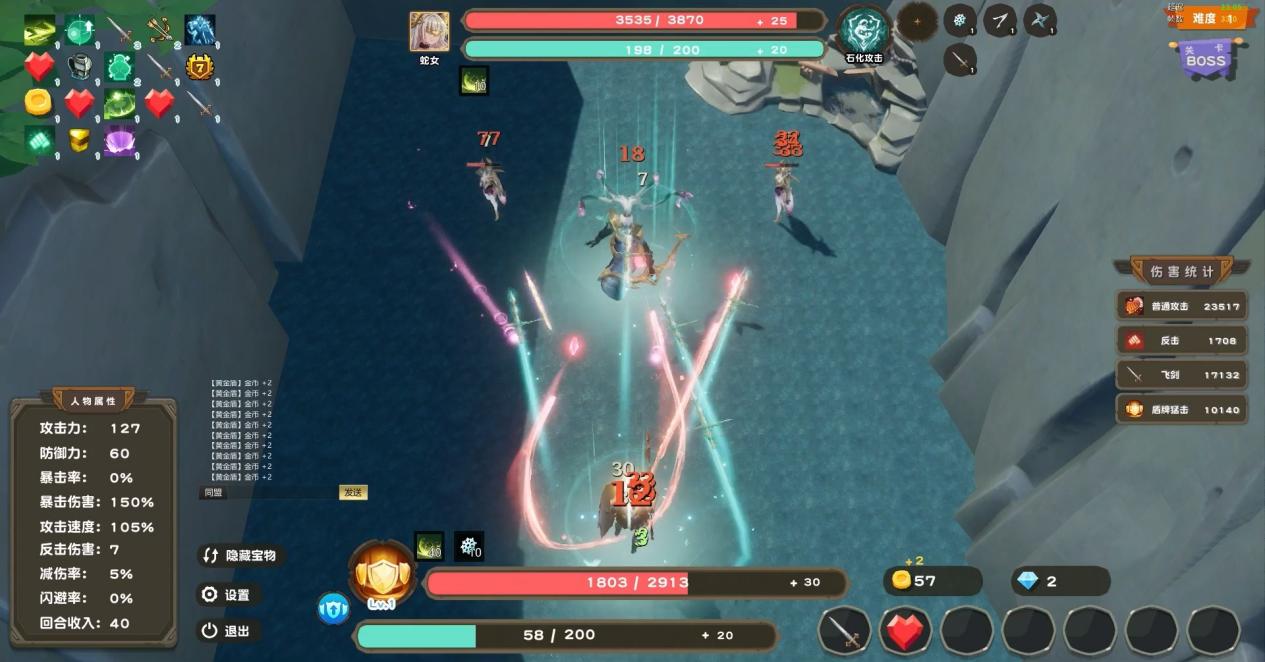1265x662 pixels.
Task: Click the purple BOSS stage banner
Action: point(1205,60)
